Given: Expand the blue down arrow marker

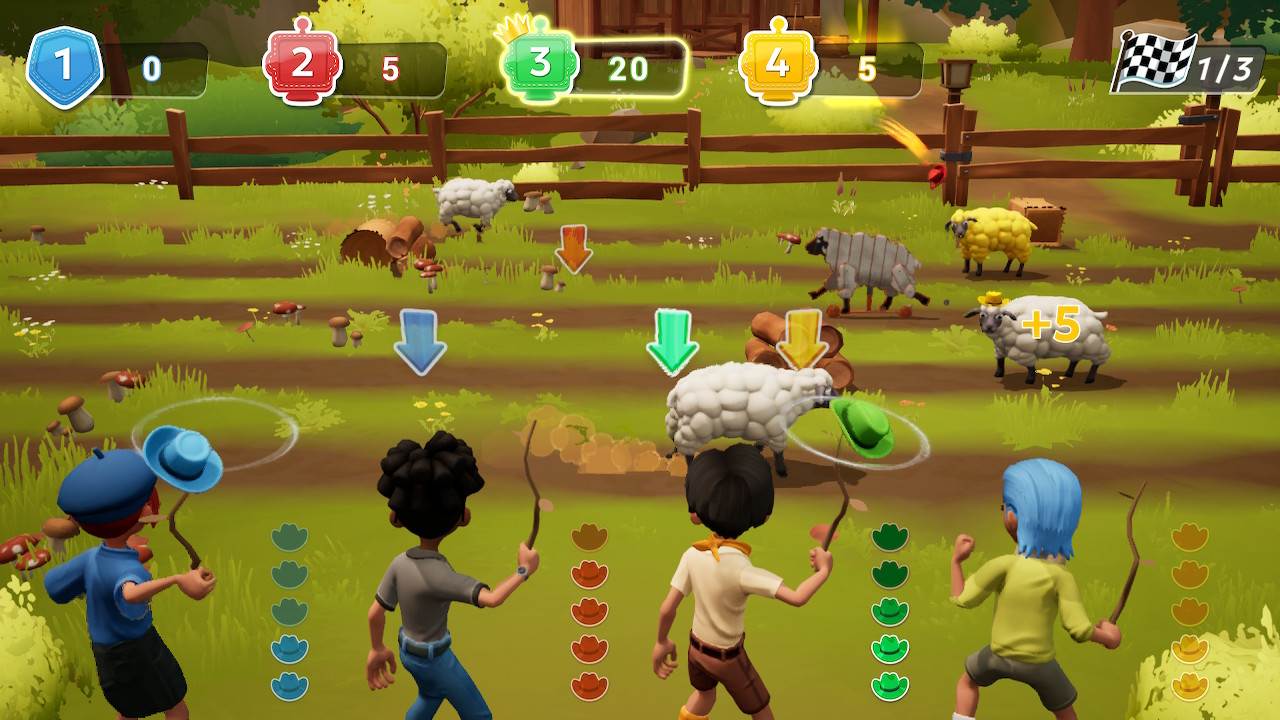Looking at the screenshot, I should coord(421,343).
